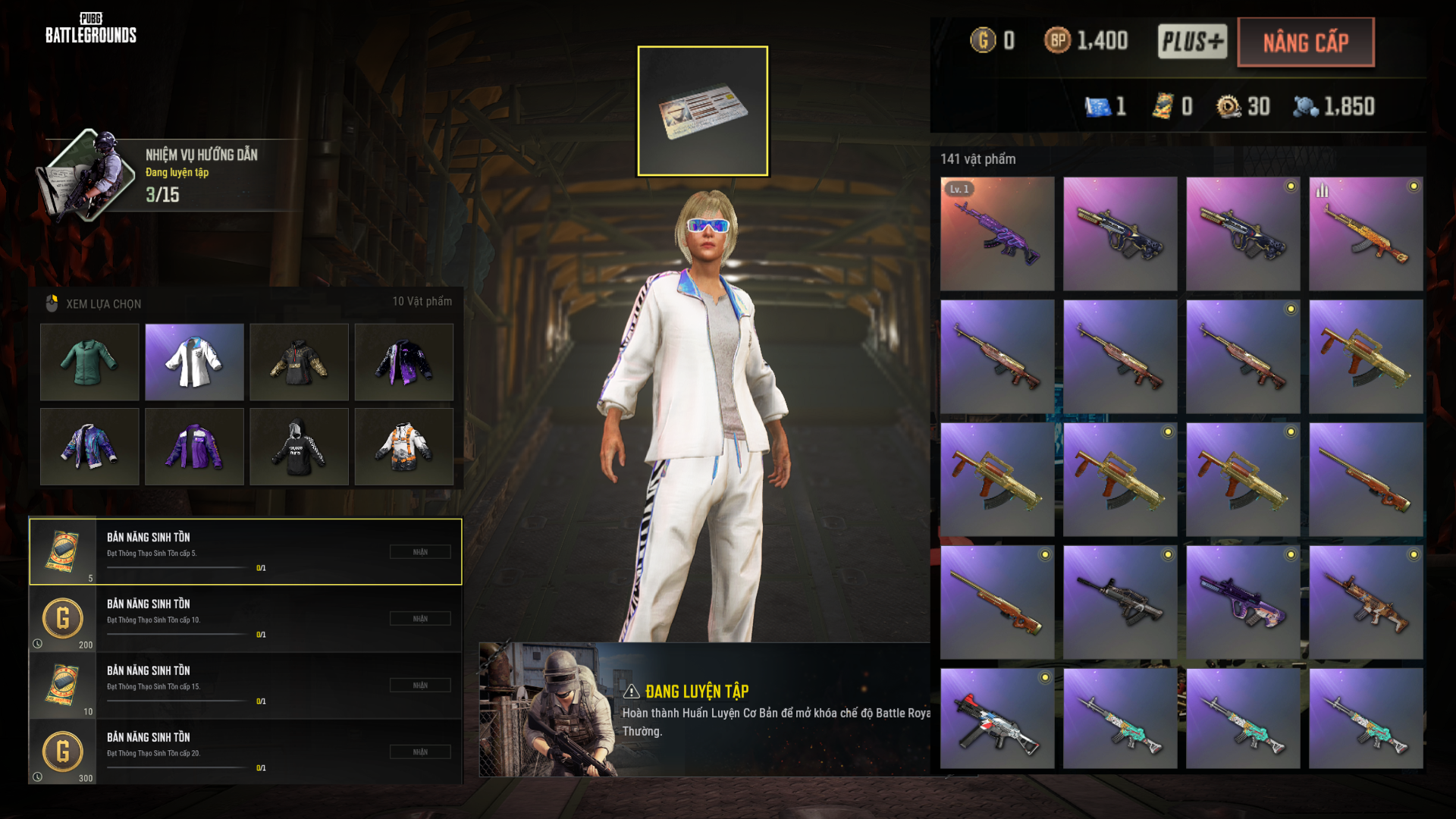
Task: Select the green shirt in the outfit selection
Action: coord(89,362)
